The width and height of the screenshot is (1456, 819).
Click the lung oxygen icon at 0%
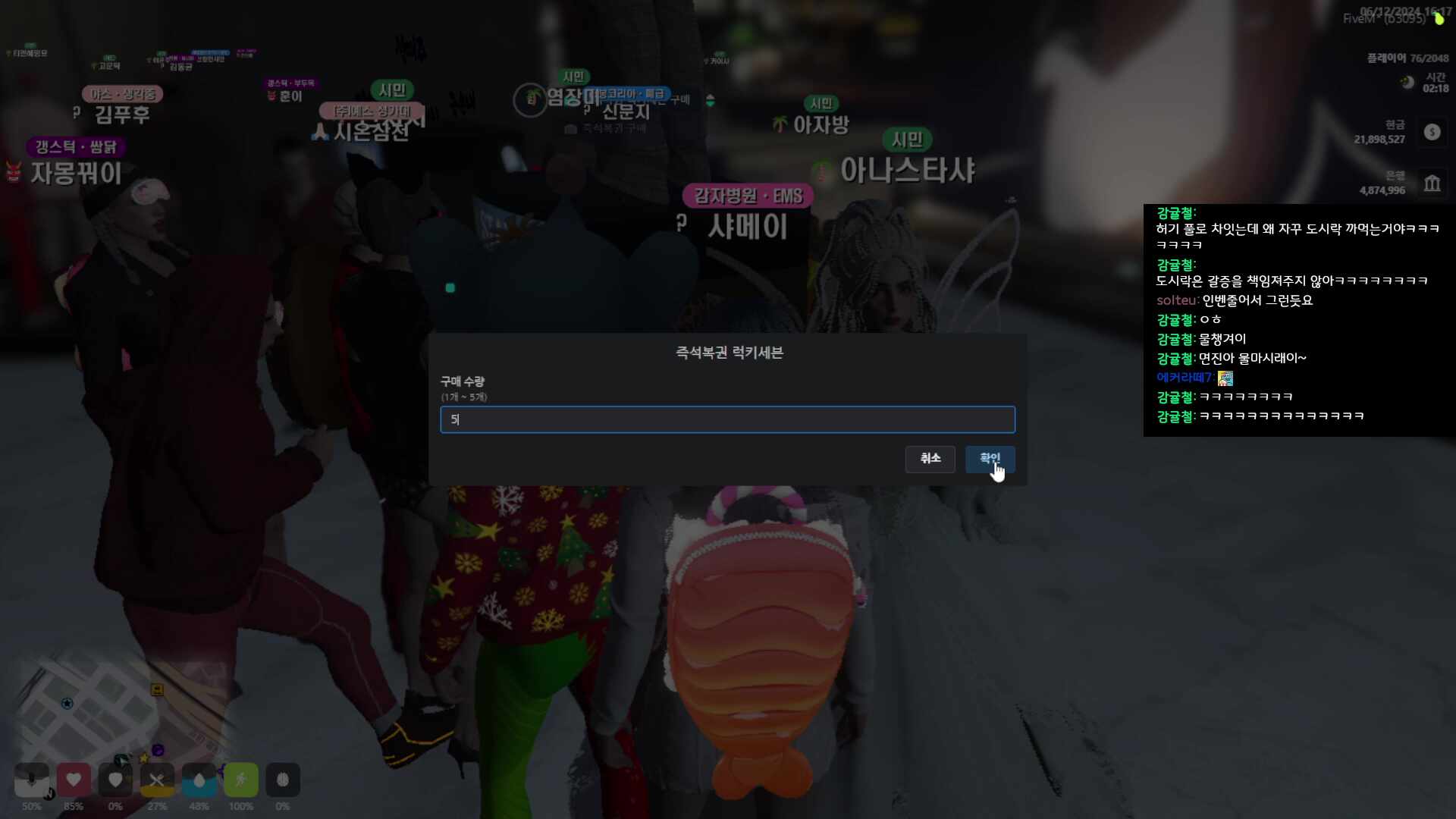[283, 780]
